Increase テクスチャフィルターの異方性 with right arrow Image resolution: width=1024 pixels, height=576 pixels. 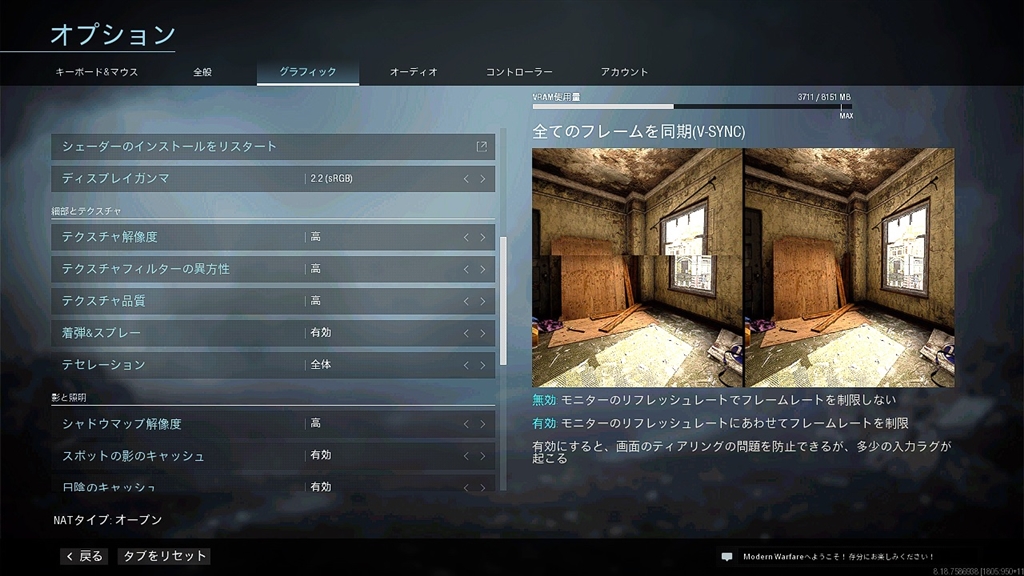(x=482, y=269)
